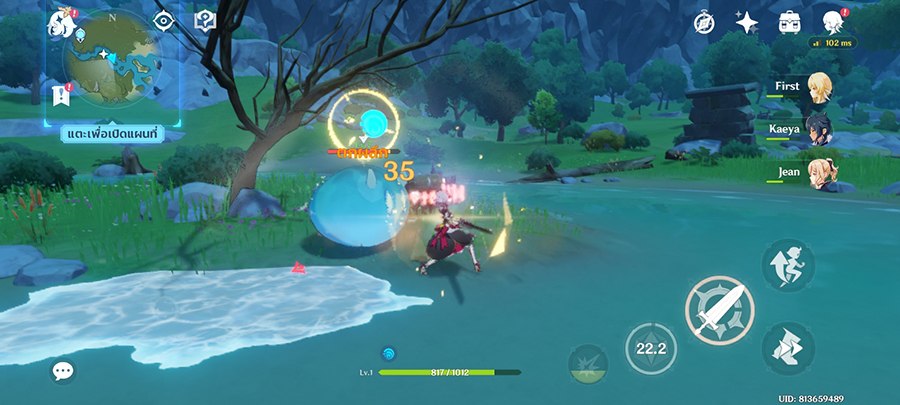Open the character profile icon
This screenshot has width=900, height=405.
pyautogui.click(x=832, y=22)
